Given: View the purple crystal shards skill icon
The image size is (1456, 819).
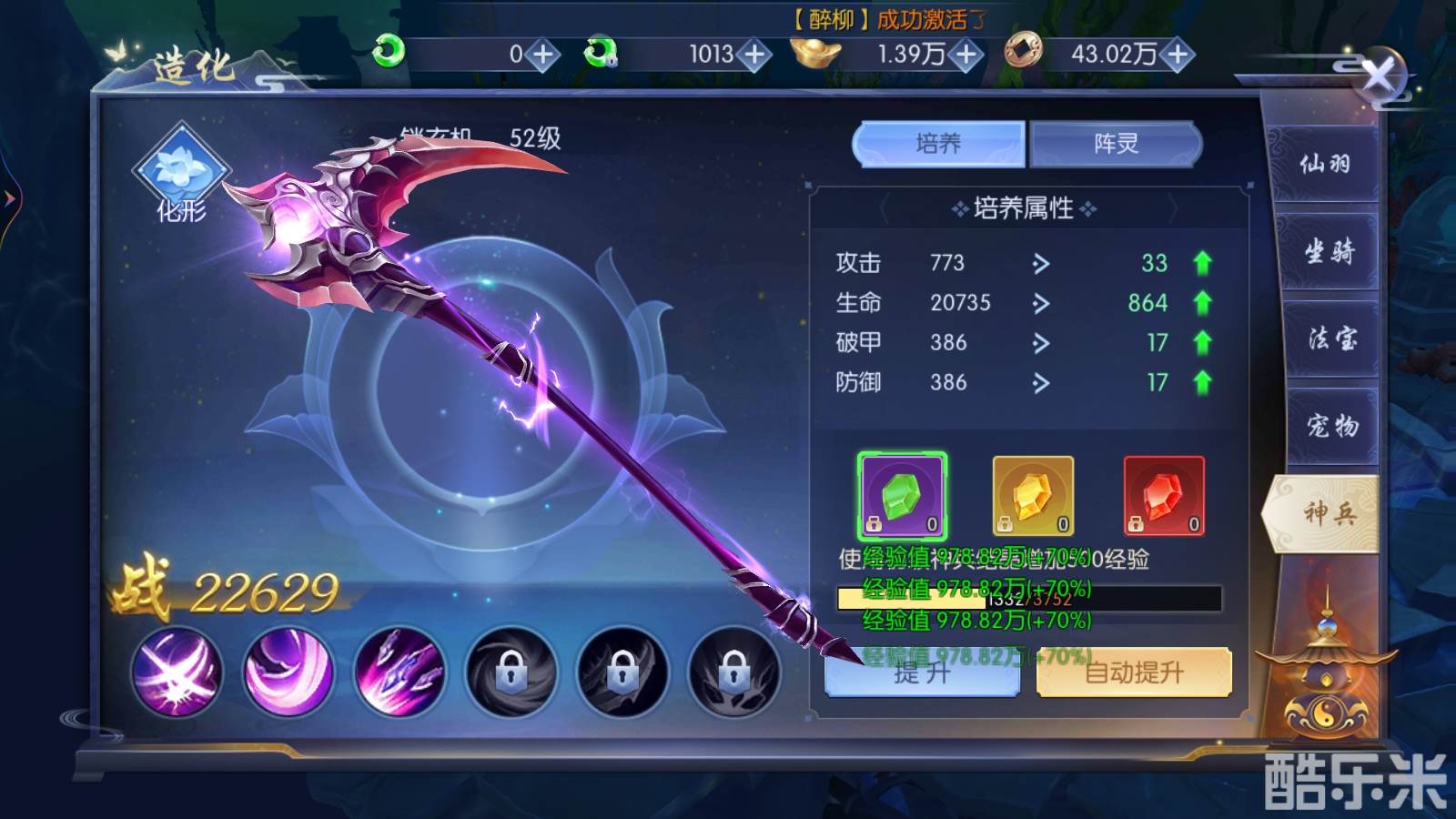Looking at the screenshot, I should (x=399, y=672).
